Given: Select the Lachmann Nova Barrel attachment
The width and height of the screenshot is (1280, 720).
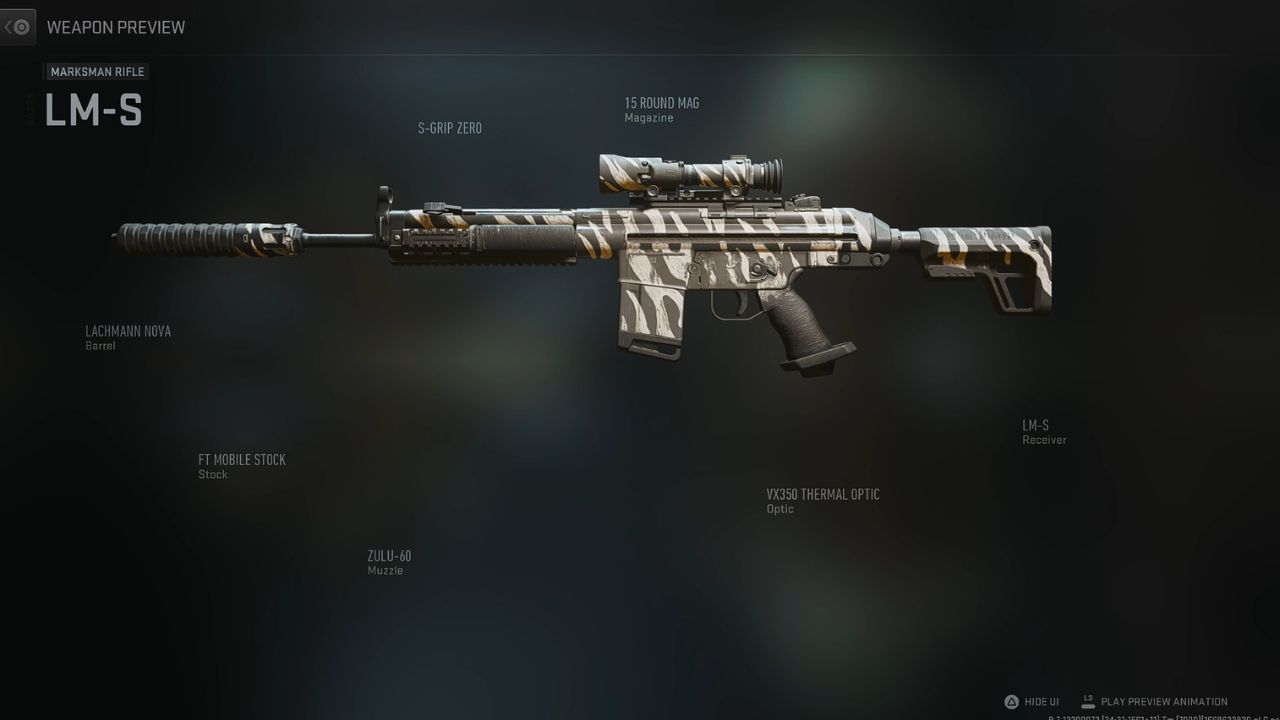Looking at the screenshot, I should point(128,330).
